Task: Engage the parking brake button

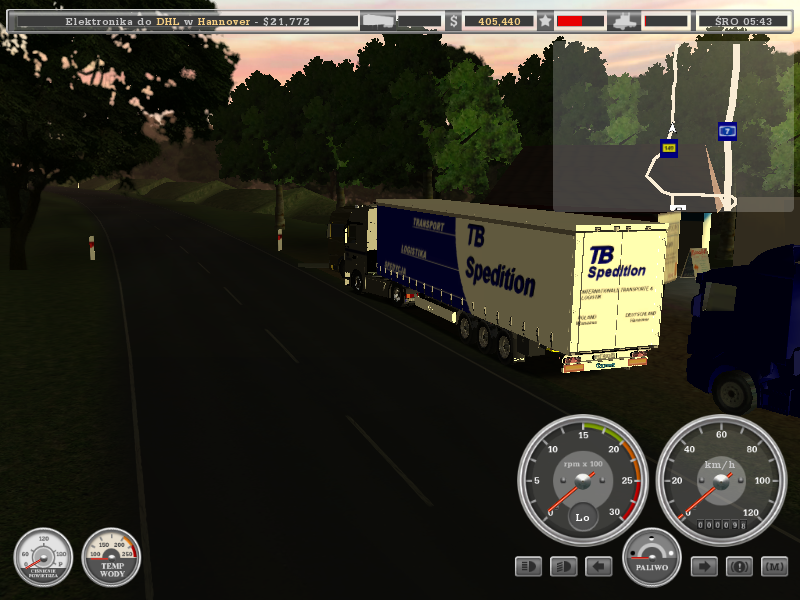Action: pos(739,567)
